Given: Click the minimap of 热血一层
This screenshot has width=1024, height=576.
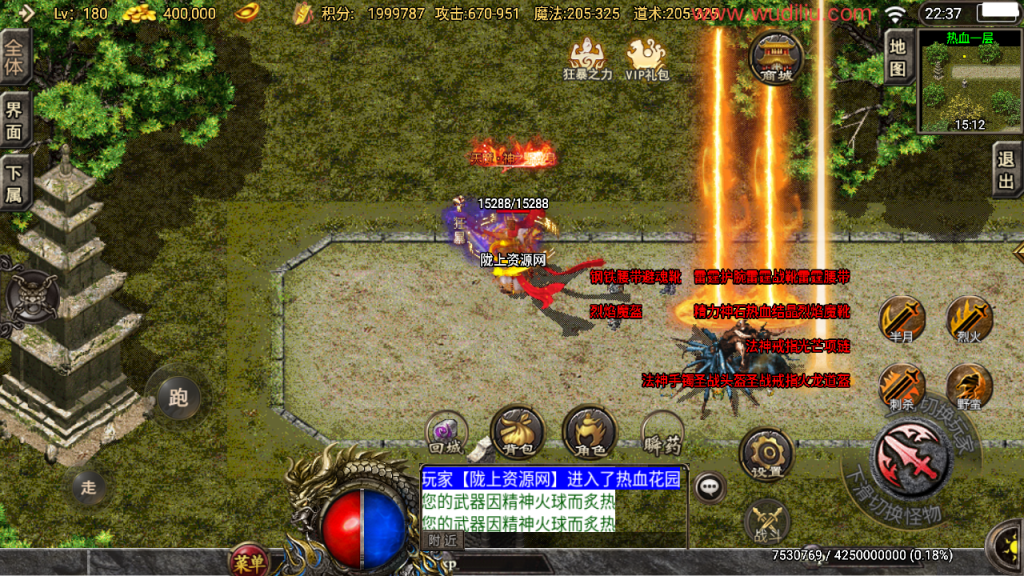Looking at the screenshot, I should 969,82.
